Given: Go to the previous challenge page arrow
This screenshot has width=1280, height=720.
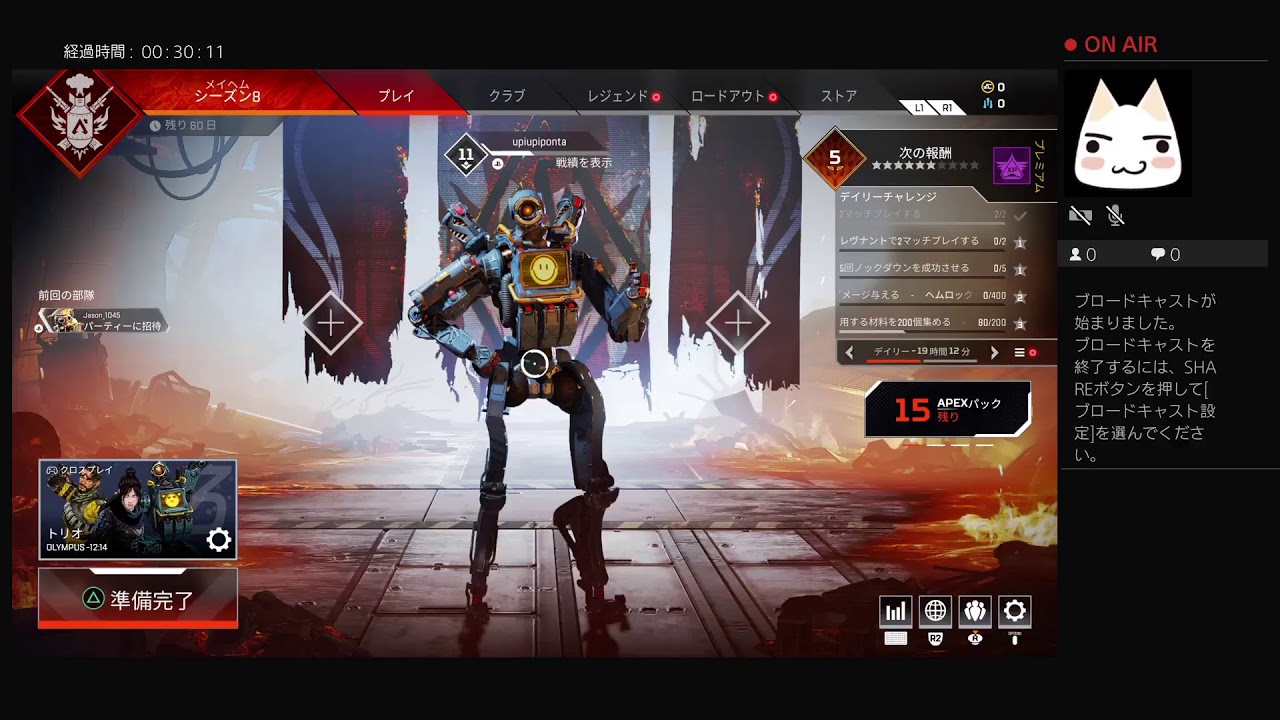Looking at the screenshot, I should point(850,352).
